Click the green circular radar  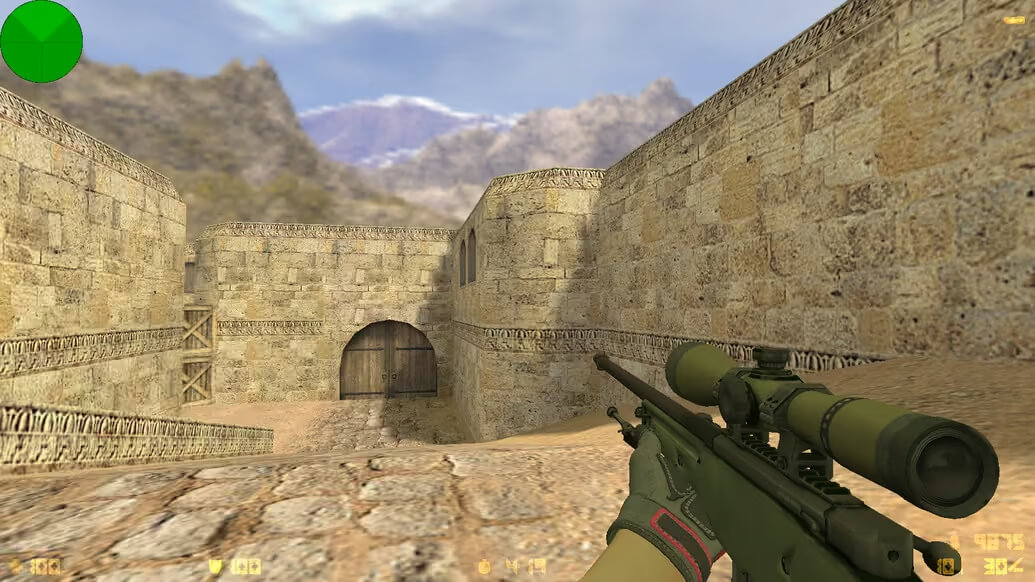(x=41, y=41)
